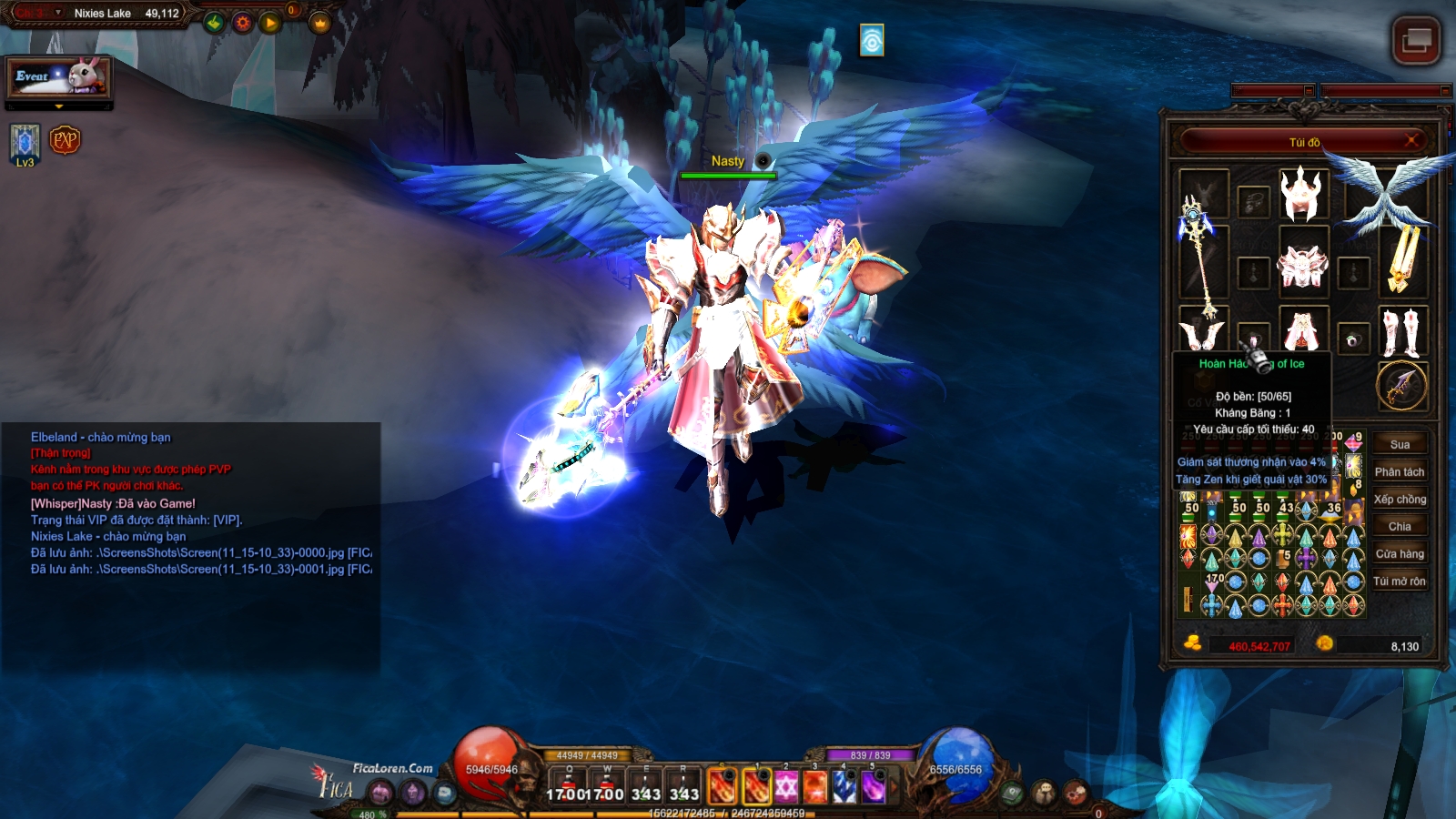
Task: Open the channel dropdown arrow
Action: (x=58, y=13)
